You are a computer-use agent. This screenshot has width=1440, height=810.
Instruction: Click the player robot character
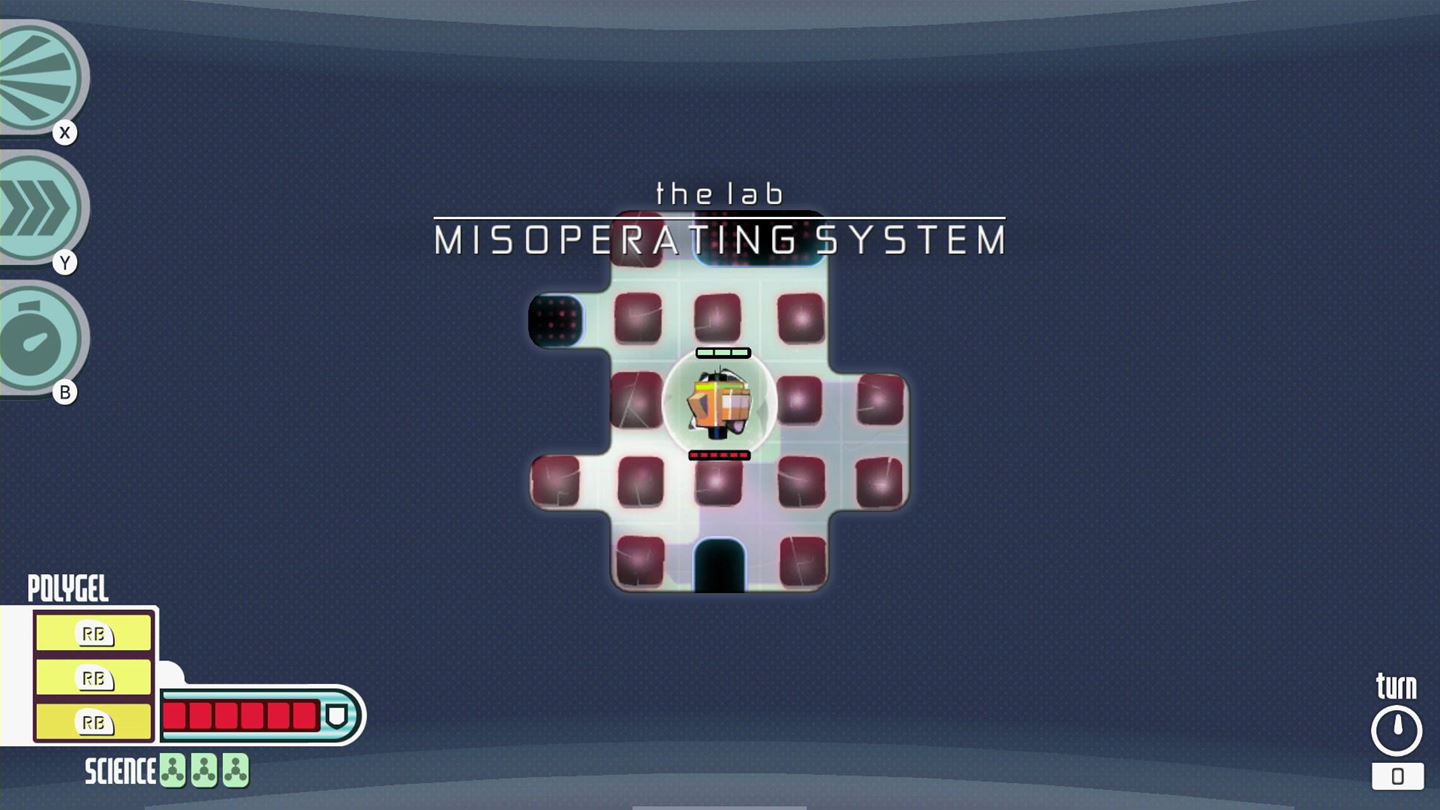click(x=718, y=403)
